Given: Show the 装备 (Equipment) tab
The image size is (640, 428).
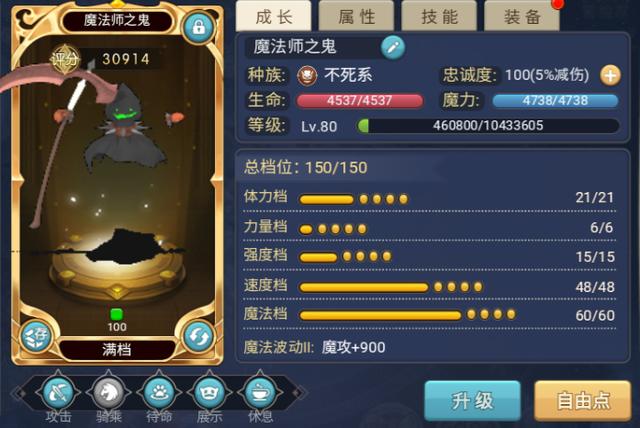Looking at the screenshot, I should [520, 16].
